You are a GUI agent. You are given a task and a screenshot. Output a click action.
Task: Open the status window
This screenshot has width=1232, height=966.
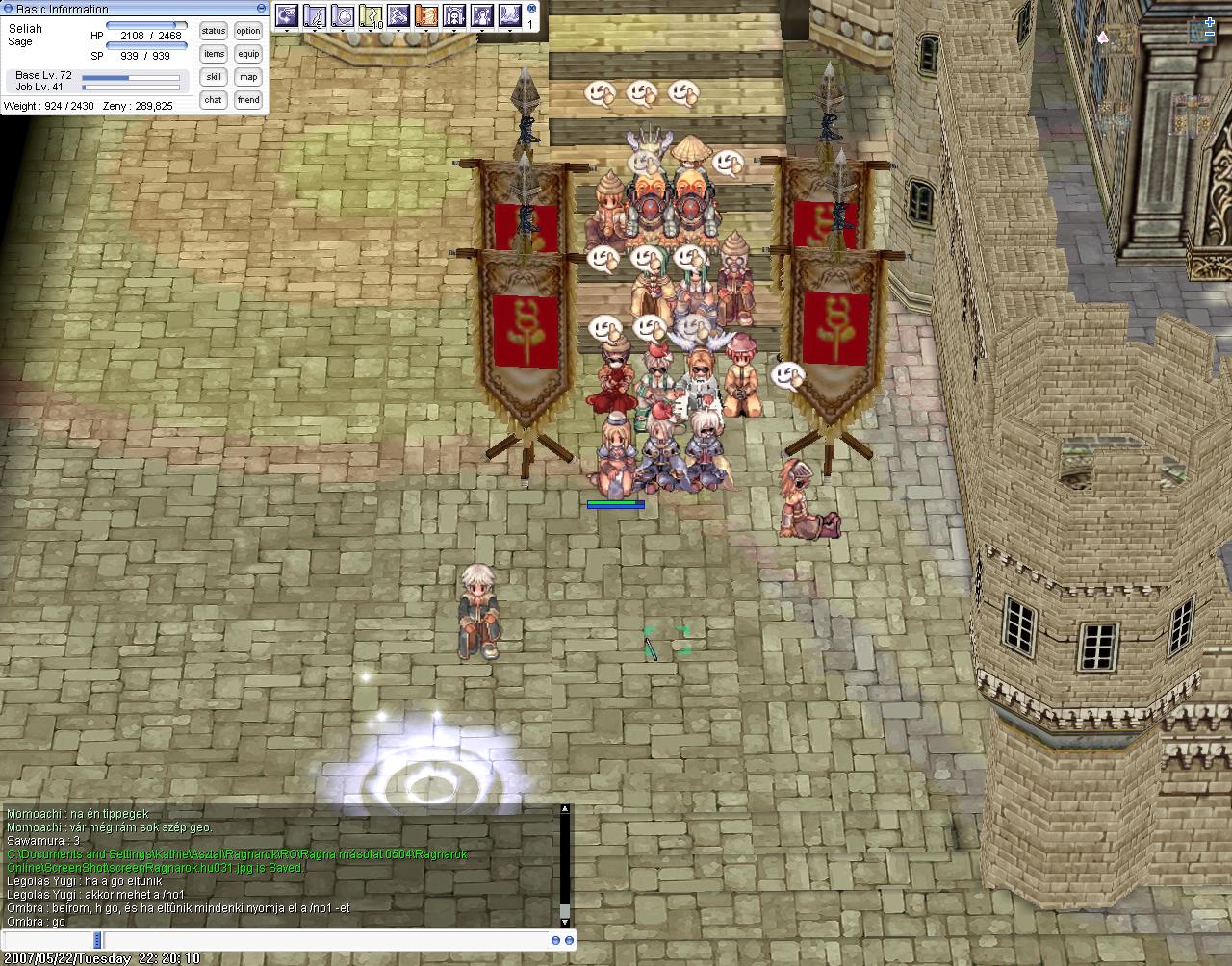[214, 31]
